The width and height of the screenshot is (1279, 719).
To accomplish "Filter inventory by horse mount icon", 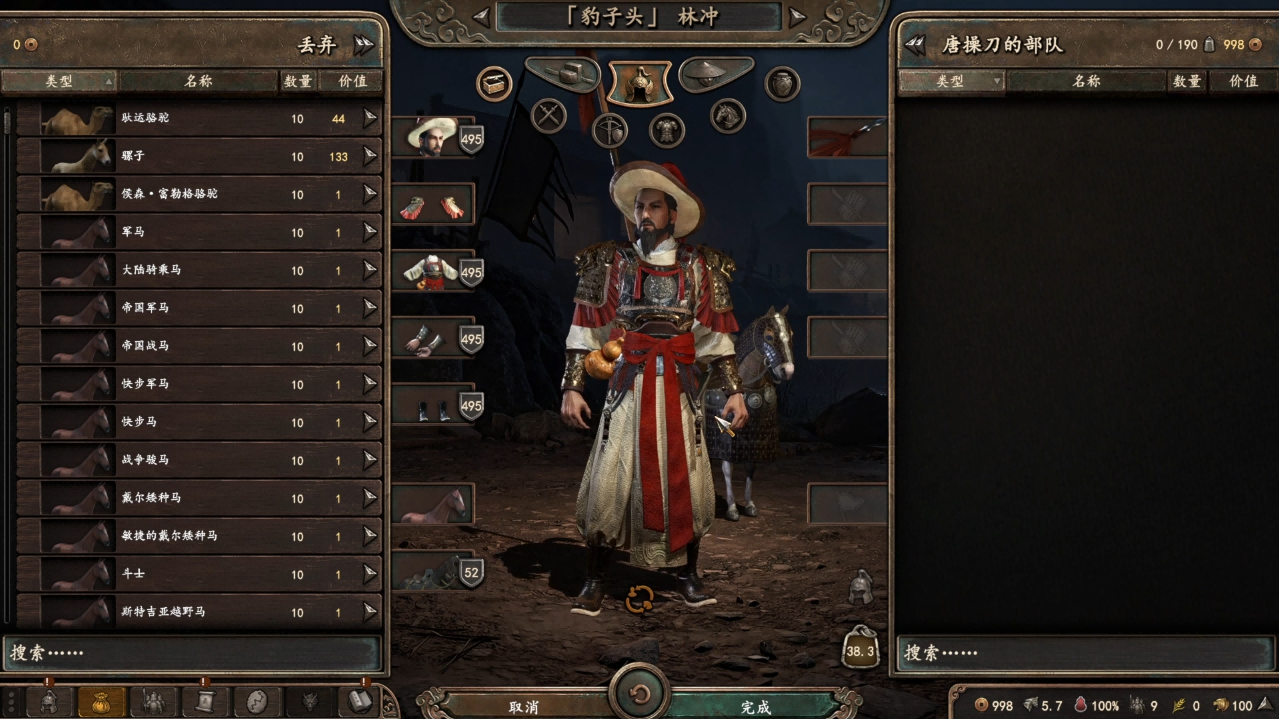I will pos(728,115).
